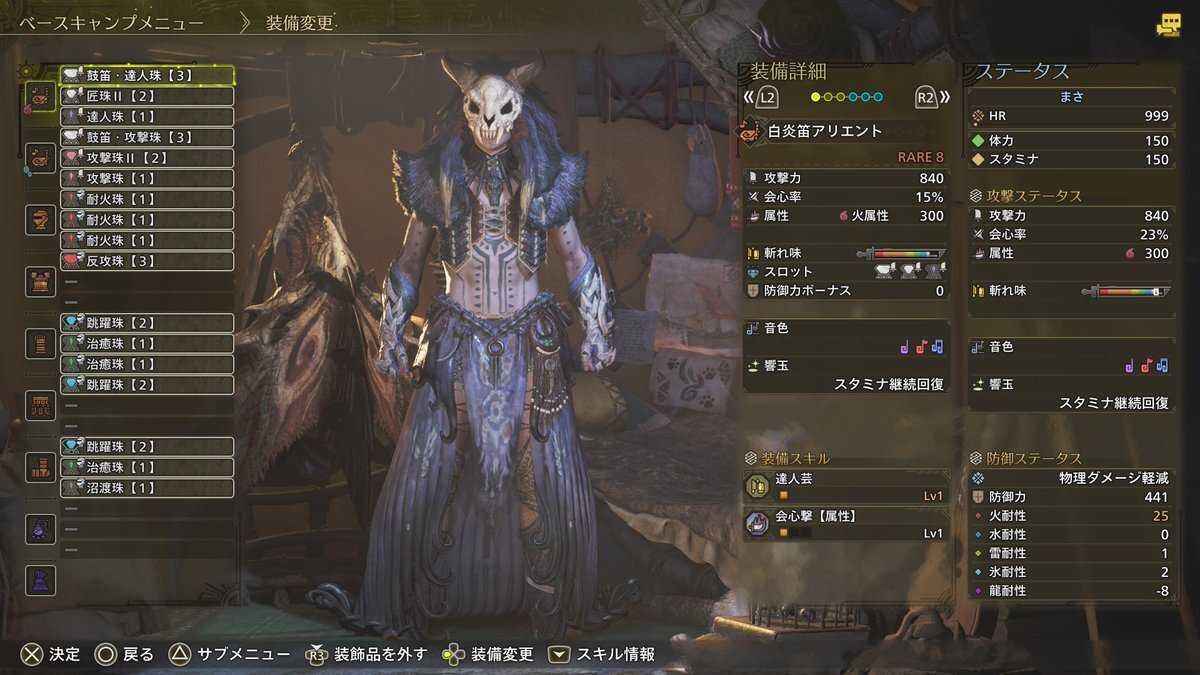Select the 会心撃【属性】 skill entry
Screen dimensions: 1200x675
pos(846,524)
